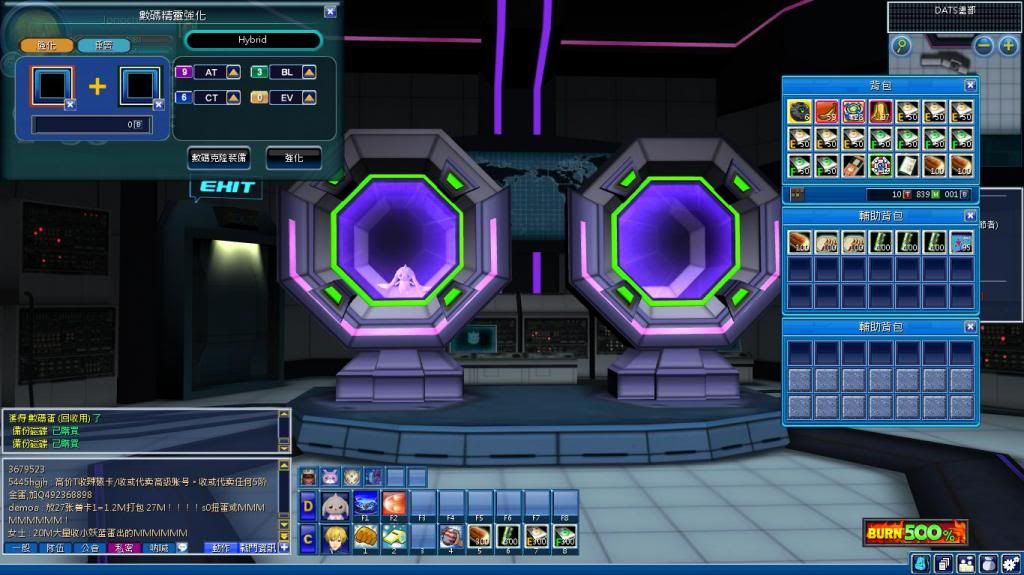The width and height of the screenshot is (1024, 575).
Task: Raise the AT stat with its arrow
Action: pyautogui.click(x=233, y=72)
